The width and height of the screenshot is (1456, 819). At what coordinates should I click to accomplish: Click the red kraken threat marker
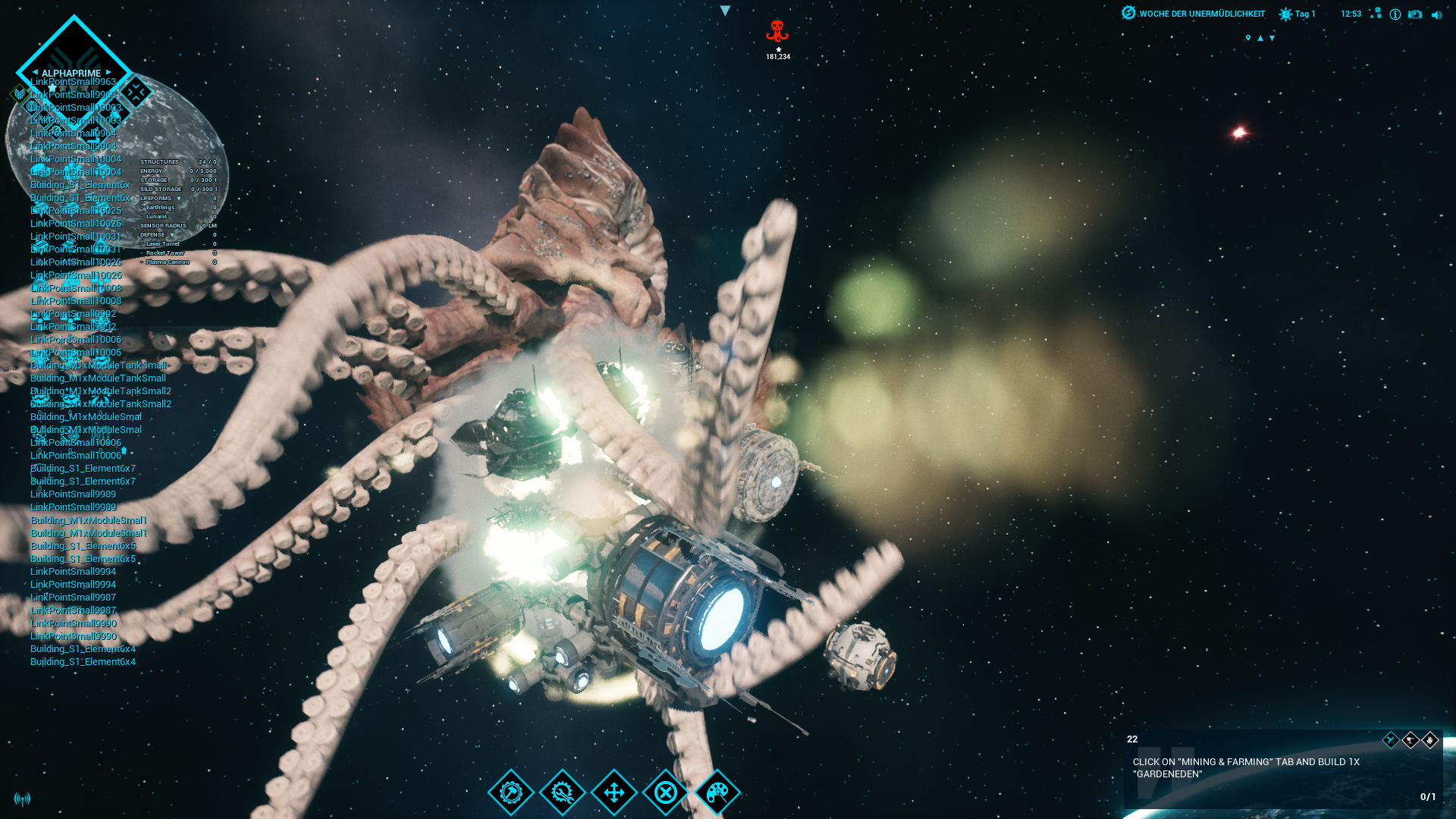tap(777, 32)
